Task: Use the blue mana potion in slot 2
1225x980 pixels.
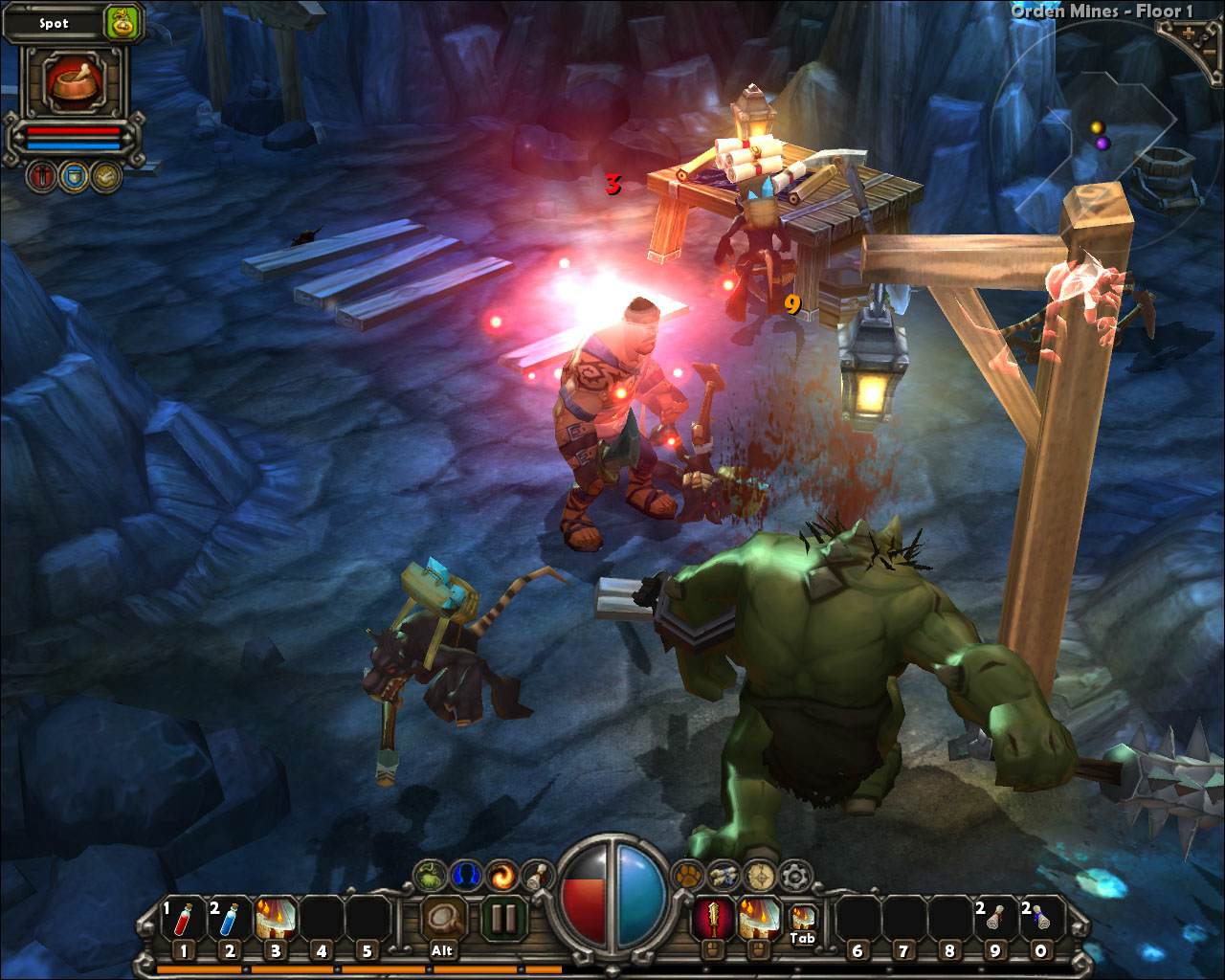Action: (x=230, y=919)
